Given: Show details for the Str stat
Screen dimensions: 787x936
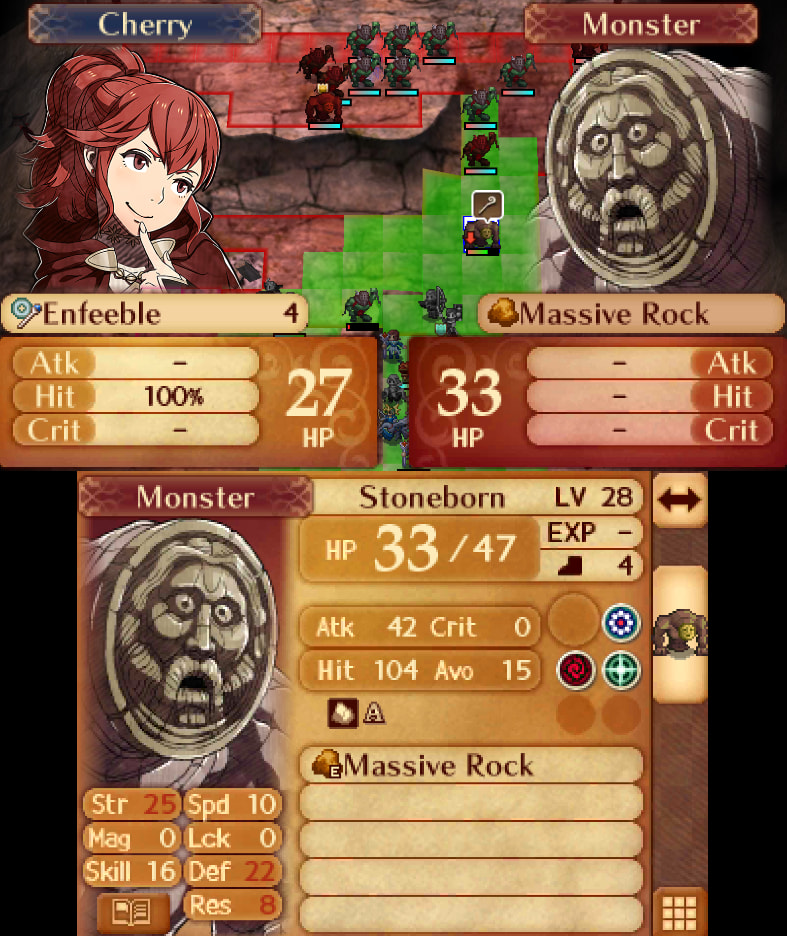Looking at the screenshot, I should (x=132, y=804).
